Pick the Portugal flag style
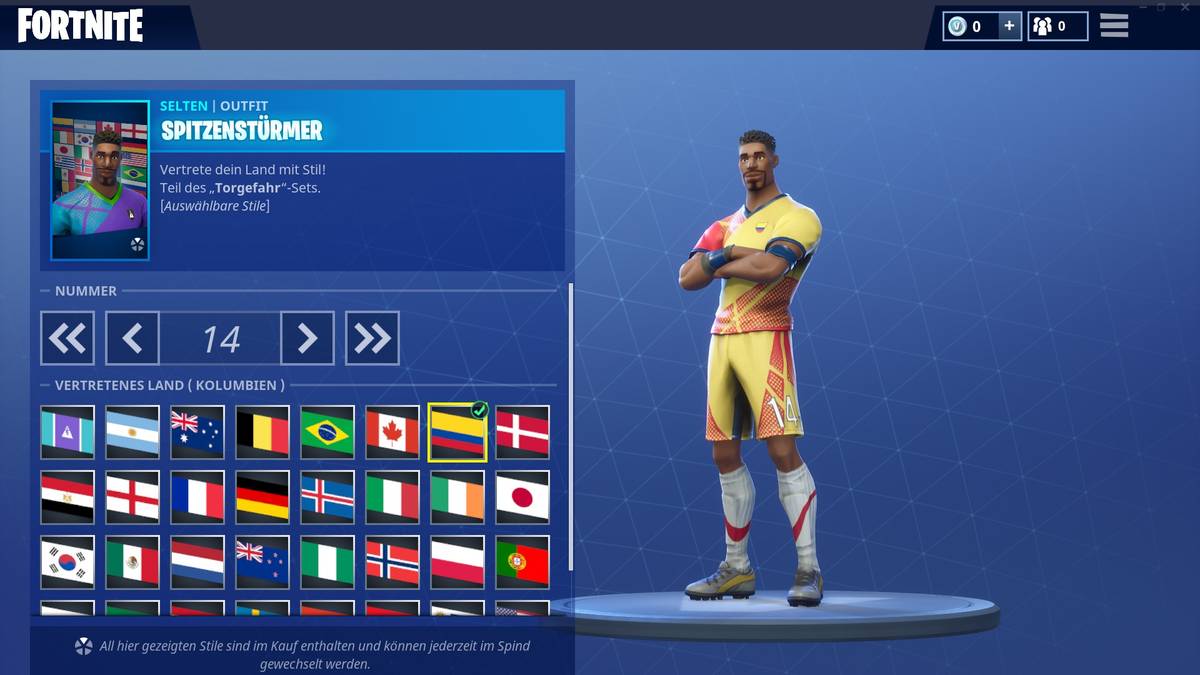1200x675 pixels. pyautogui.click(x=522, y=562)
